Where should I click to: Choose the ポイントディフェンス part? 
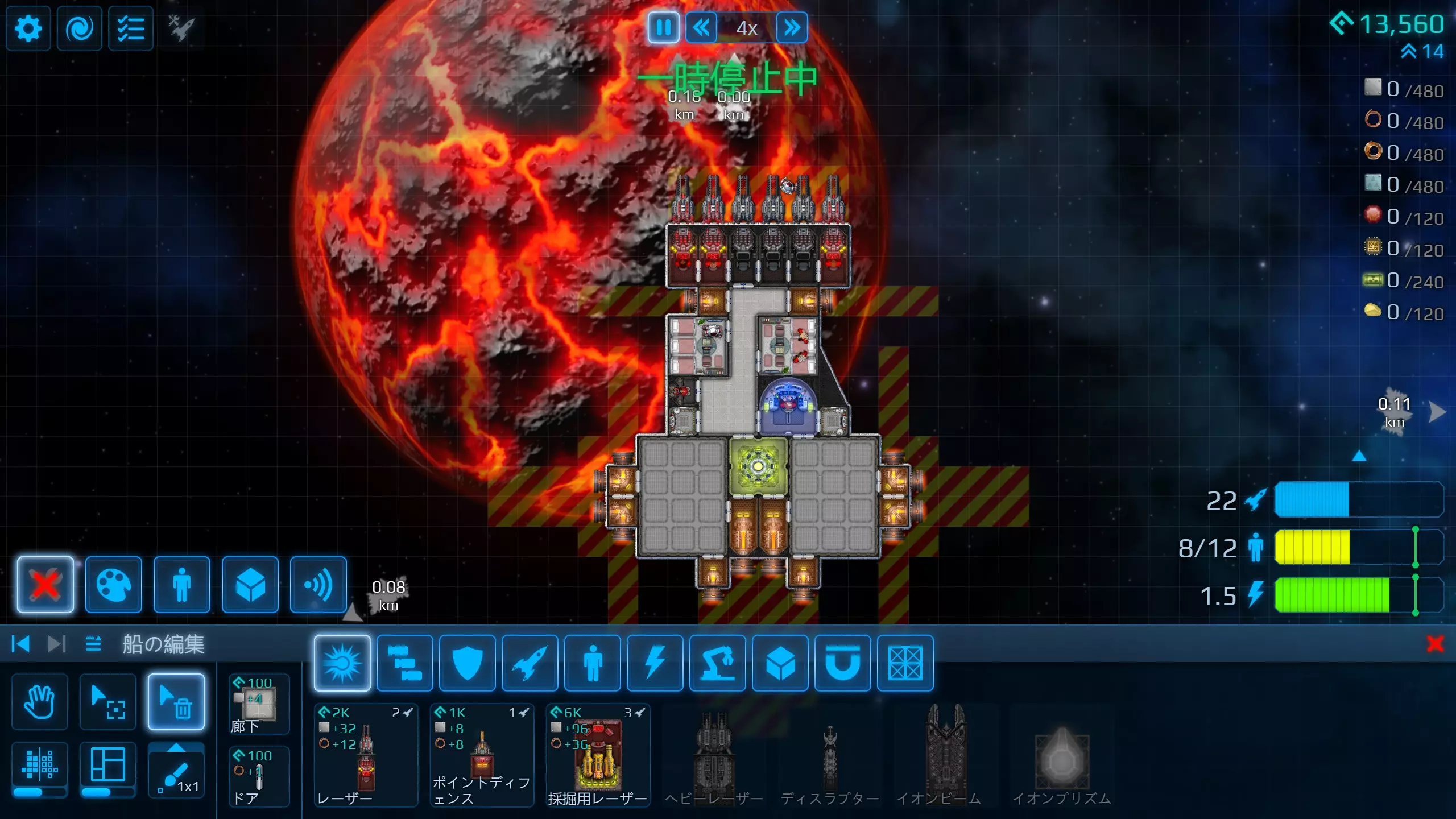(482, 755)
